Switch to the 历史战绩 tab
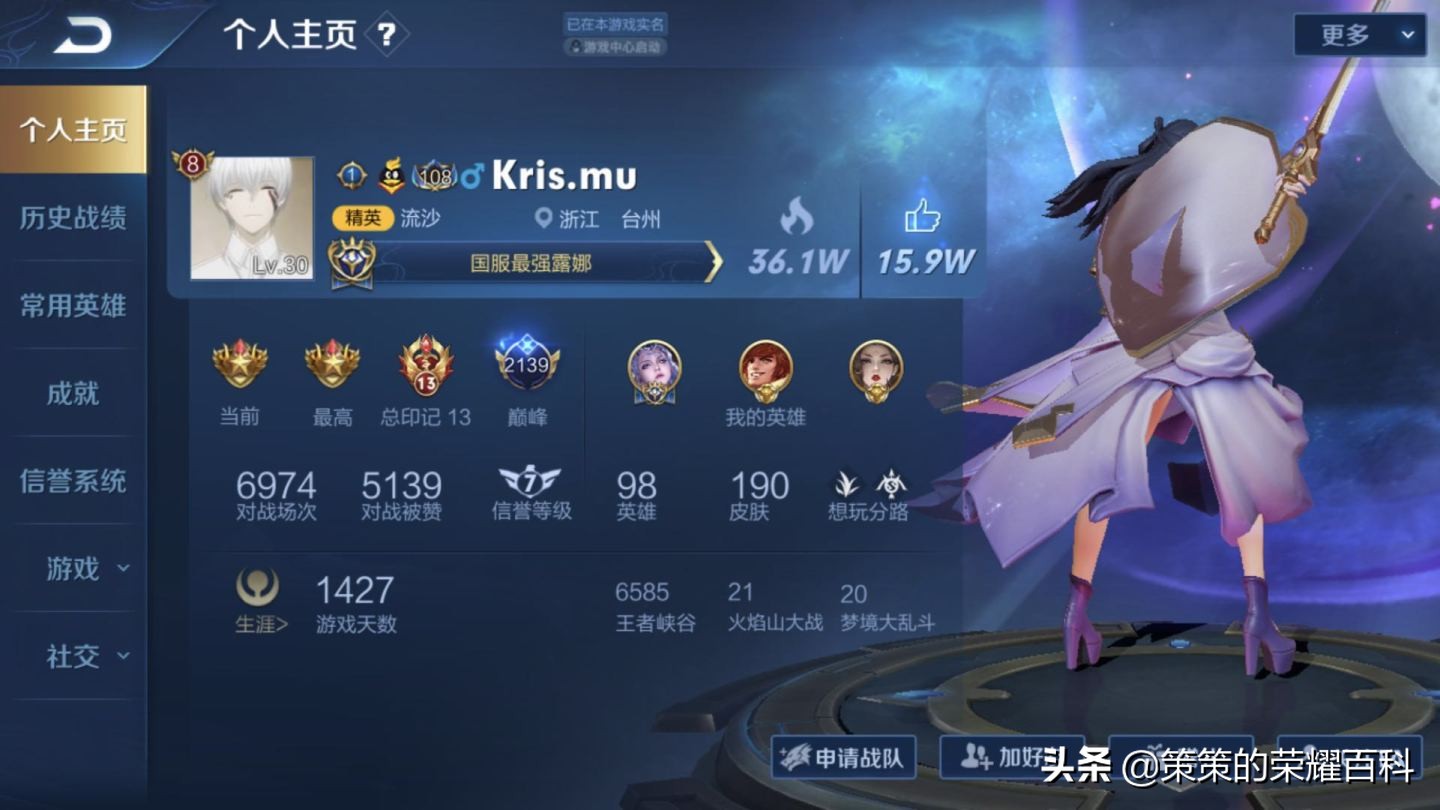 (x=73, y=216)
